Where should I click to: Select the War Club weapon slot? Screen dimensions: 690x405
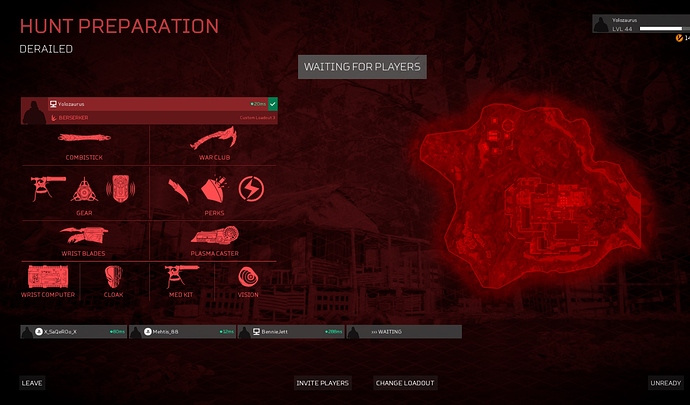(215, 145)
